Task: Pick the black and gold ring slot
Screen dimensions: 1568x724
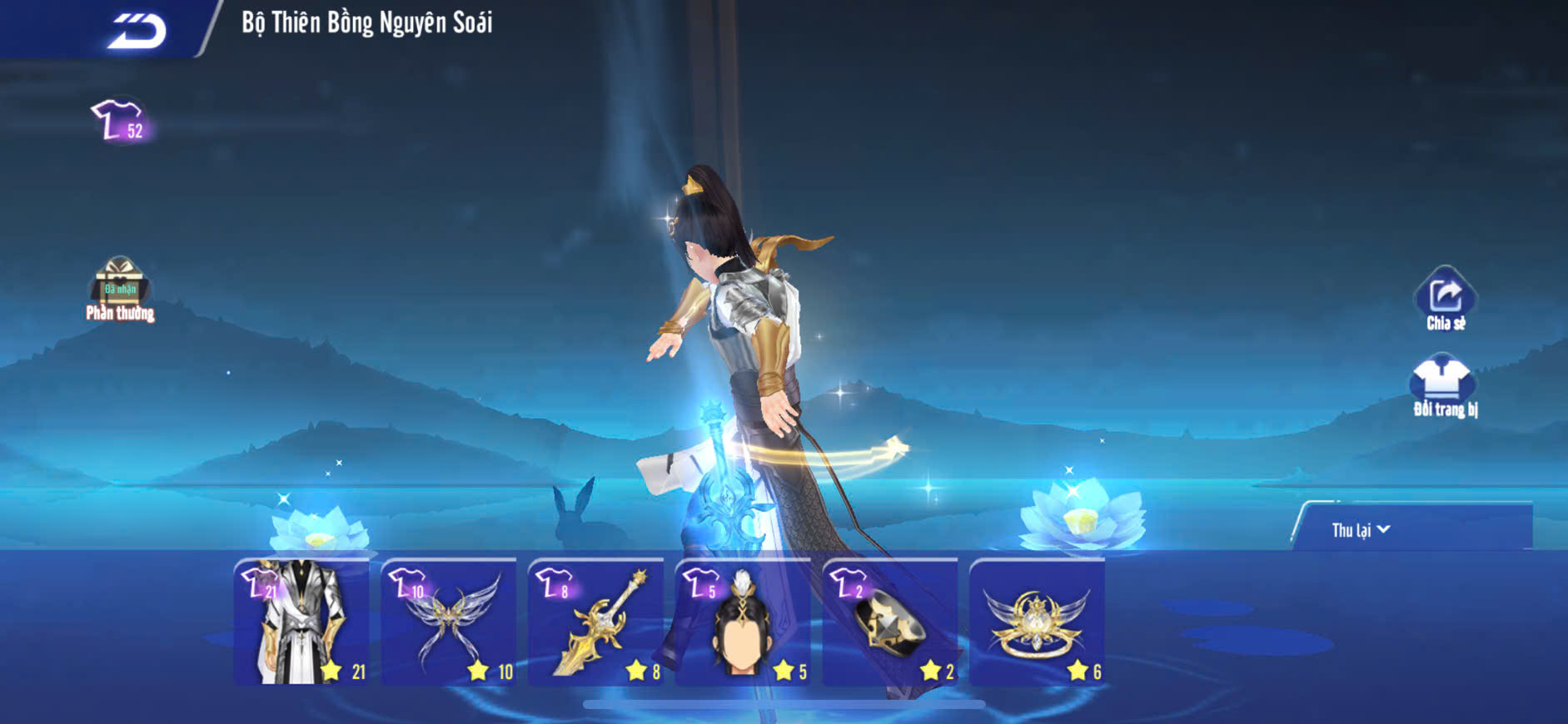Action: pos(890,622)
